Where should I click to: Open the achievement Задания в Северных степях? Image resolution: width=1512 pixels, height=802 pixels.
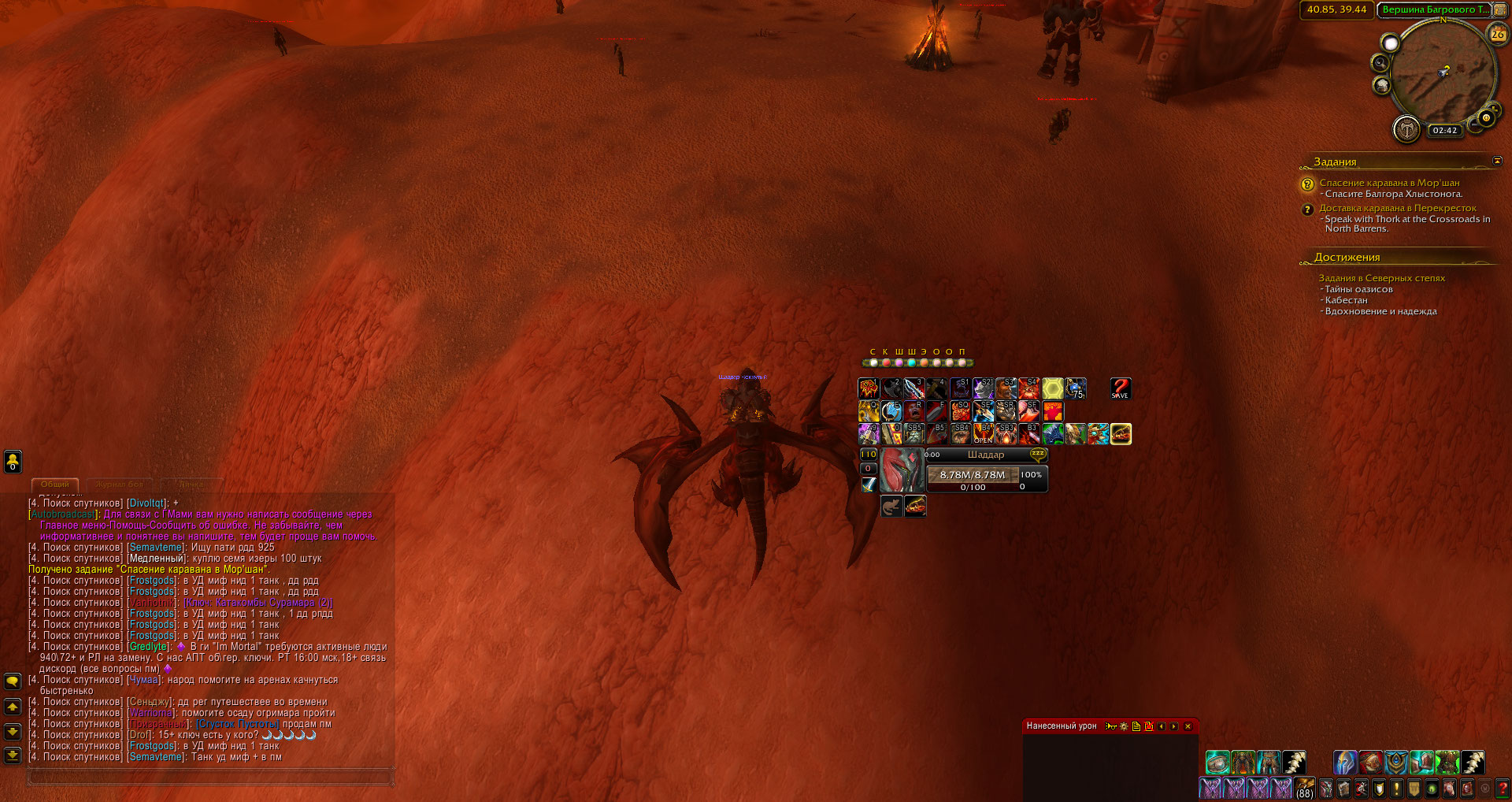pyautogui.click(x=1381, y=278)
